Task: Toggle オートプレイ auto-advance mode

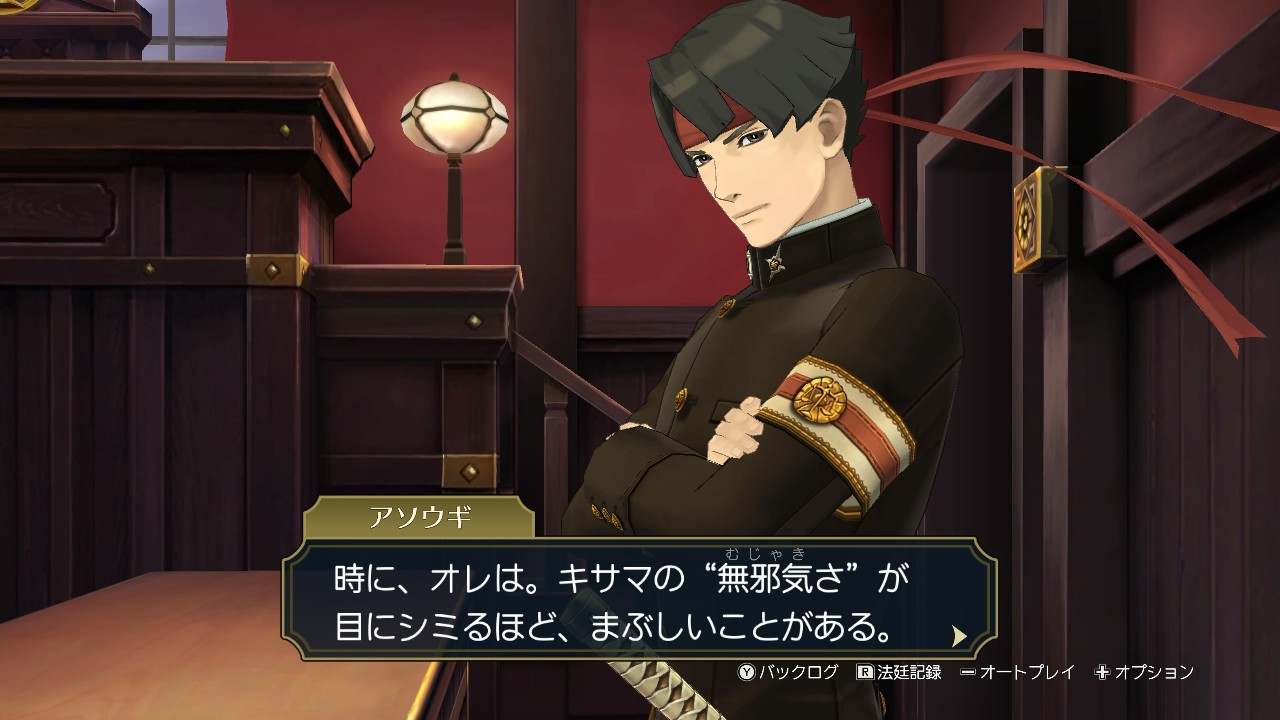Action: pos(1017,672)
